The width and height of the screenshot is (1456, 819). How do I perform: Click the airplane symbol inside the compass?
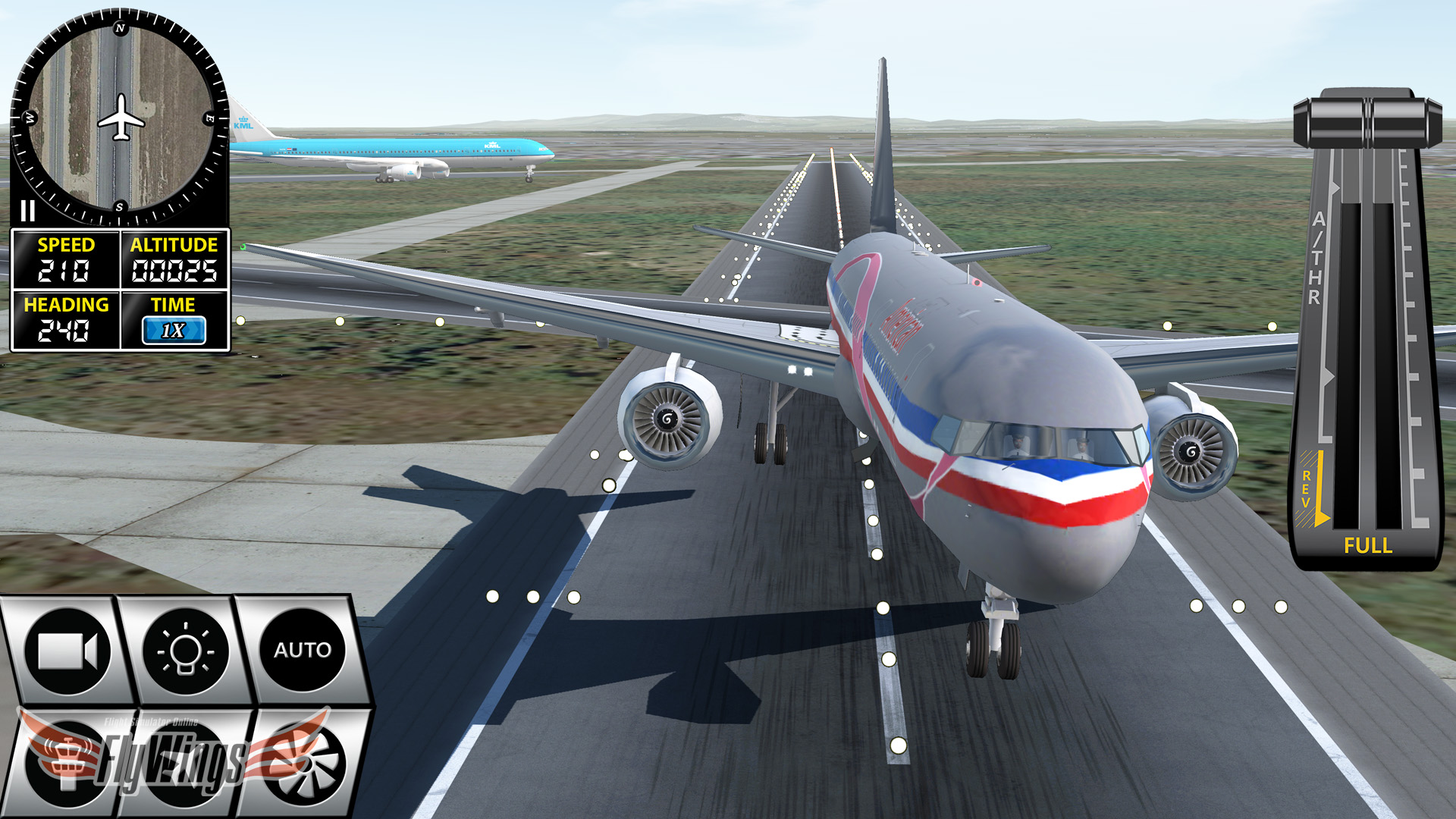click(x=121, y=114)
